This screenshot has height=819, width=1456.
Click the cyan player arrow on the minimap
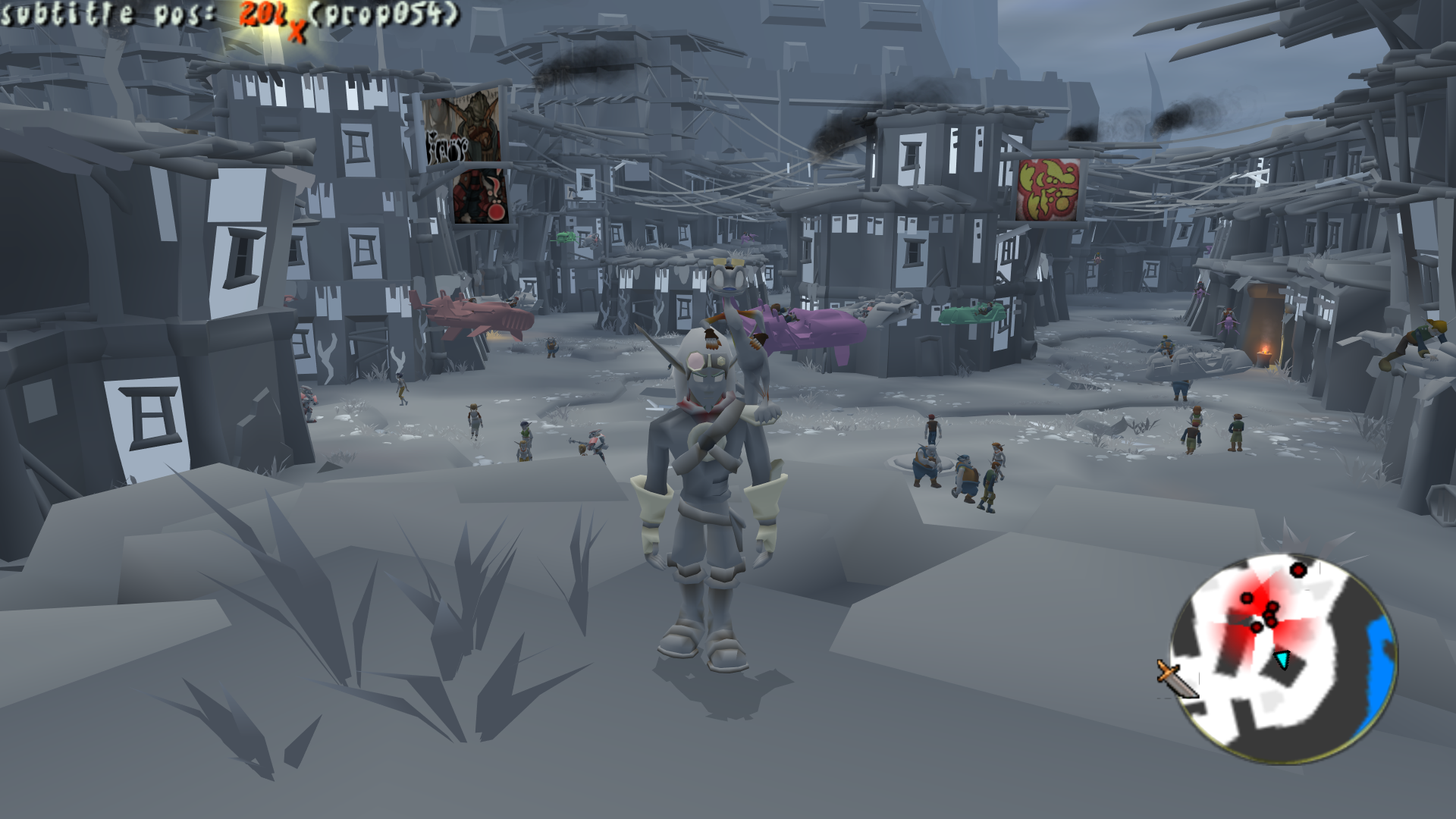[1282, 659]
